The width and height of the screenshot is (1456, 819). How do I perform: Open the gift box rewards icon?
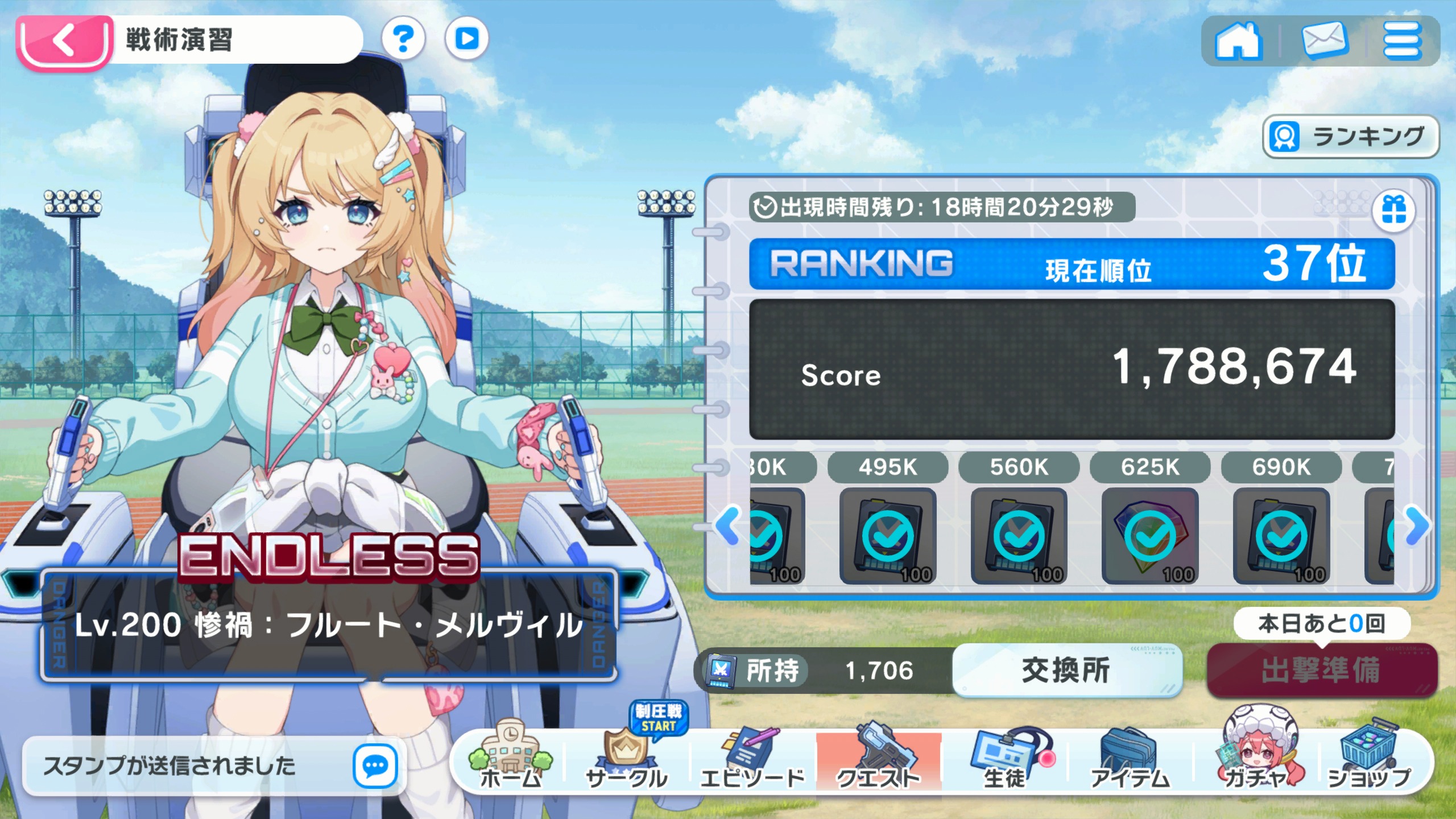(1393, 210)
